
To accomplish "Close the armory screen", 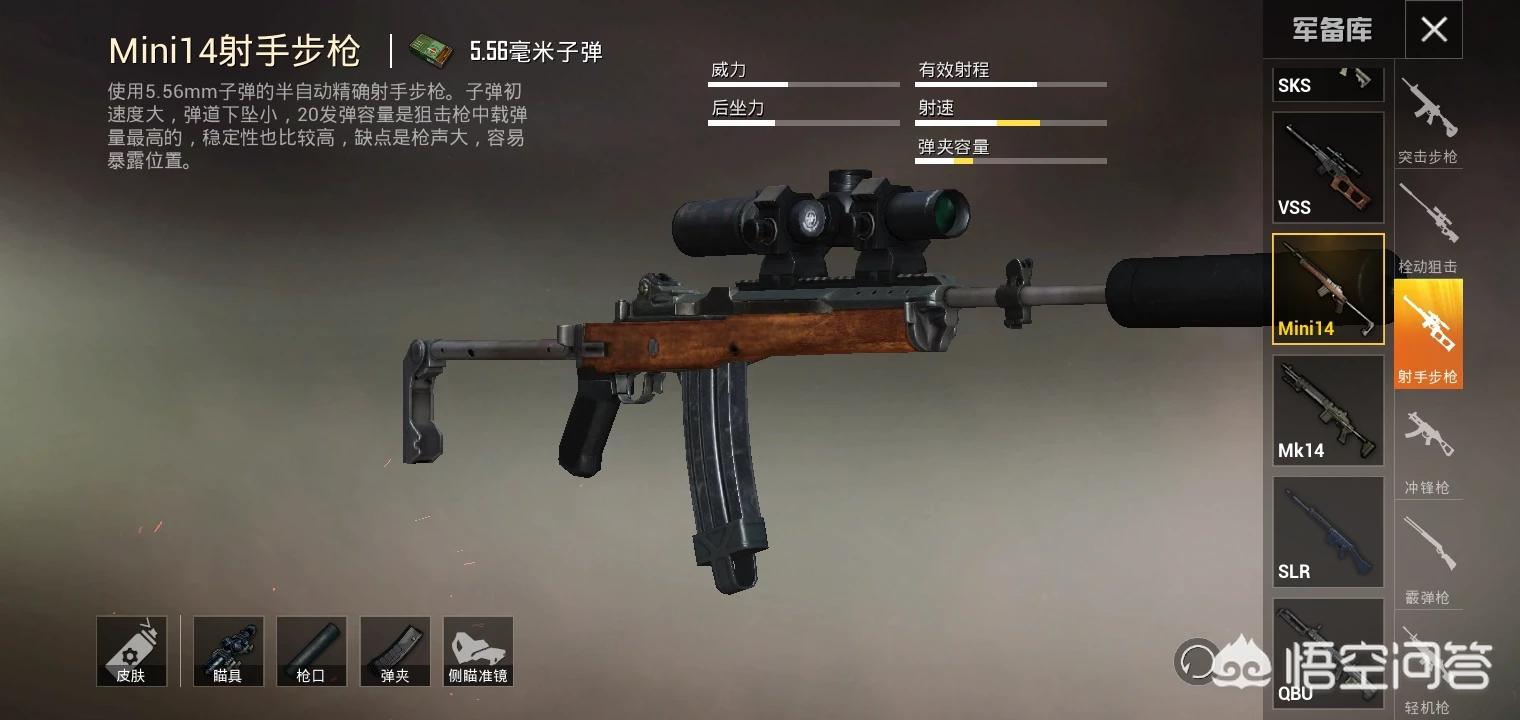I will click(x=1433, y=30).
